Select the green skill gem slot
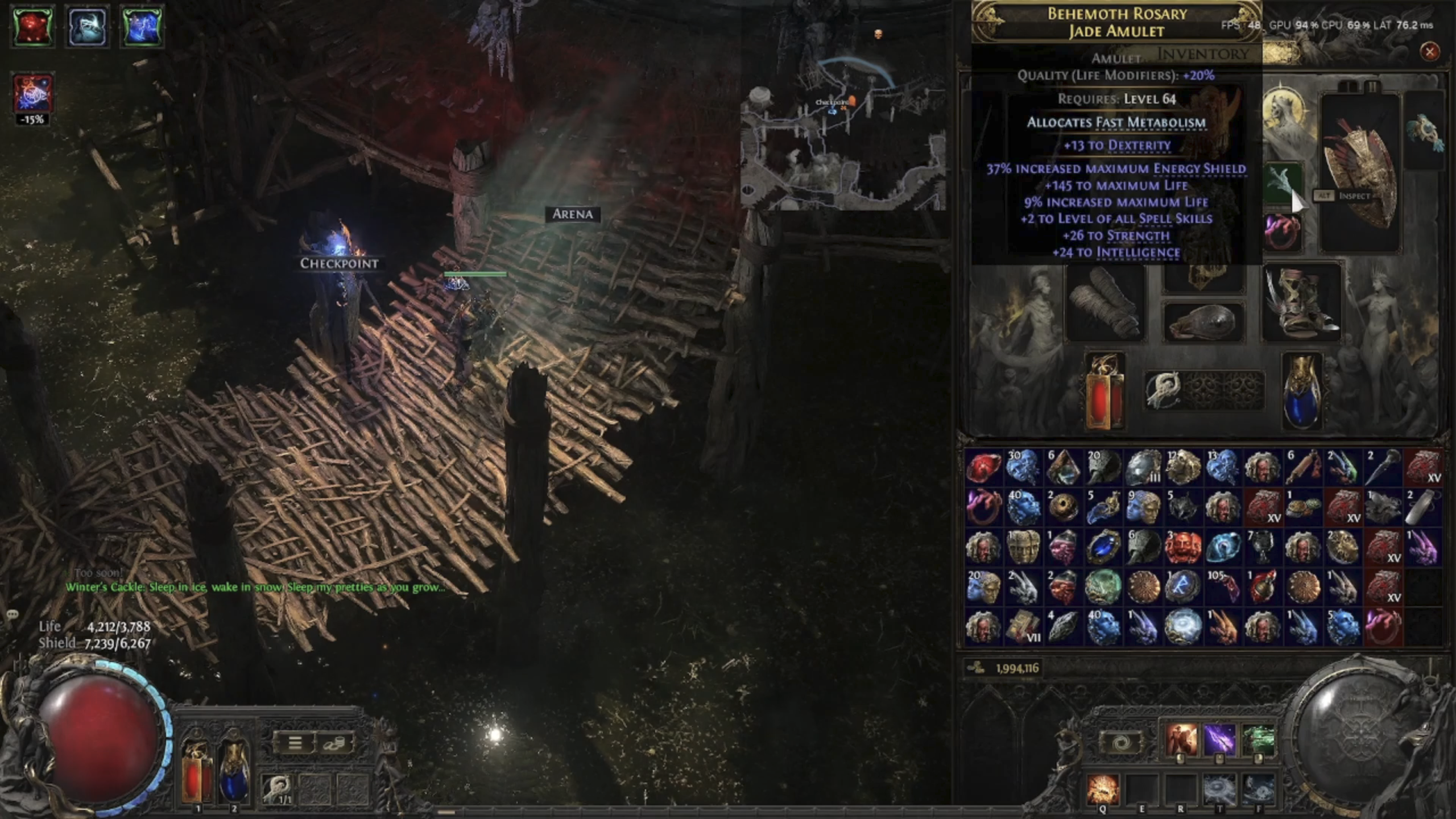Image resolution: width=1456 pixels, height=819 pixels. tap(1280, 182)
